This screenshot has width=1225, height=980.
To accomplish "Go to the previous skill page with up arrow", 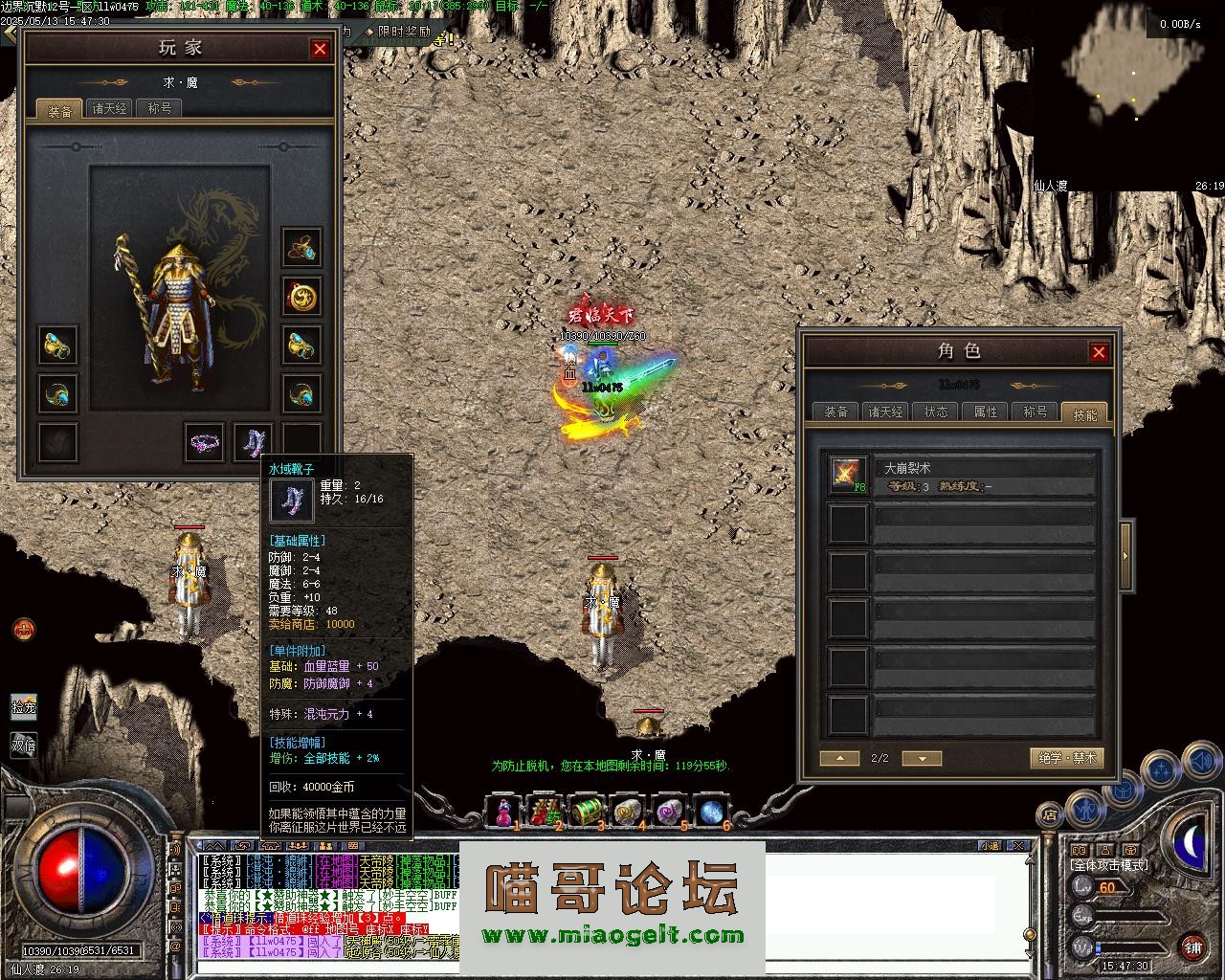I will click(x=839, y=758).
